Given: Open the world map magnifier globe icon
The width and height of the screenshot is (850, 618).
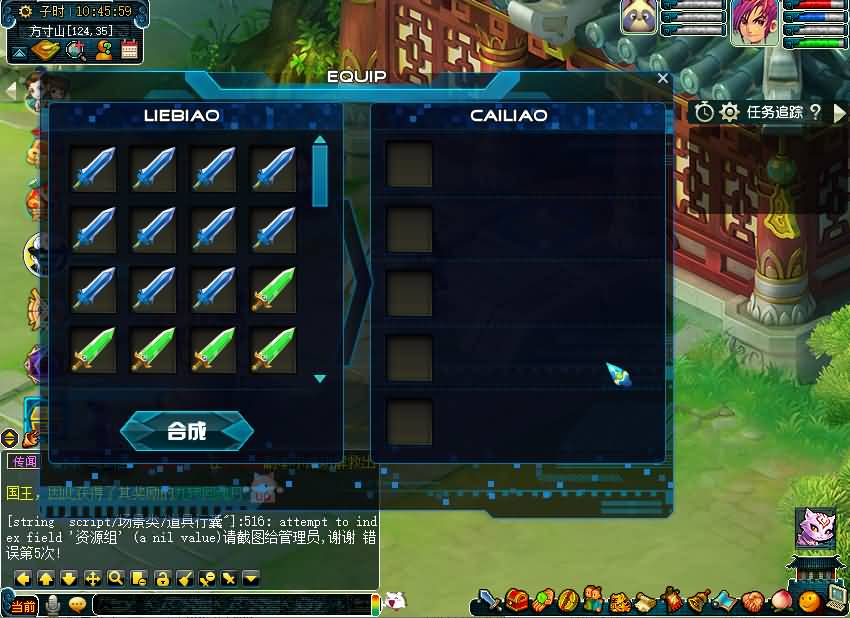Looking at the screenshot, I should [76, 49].
